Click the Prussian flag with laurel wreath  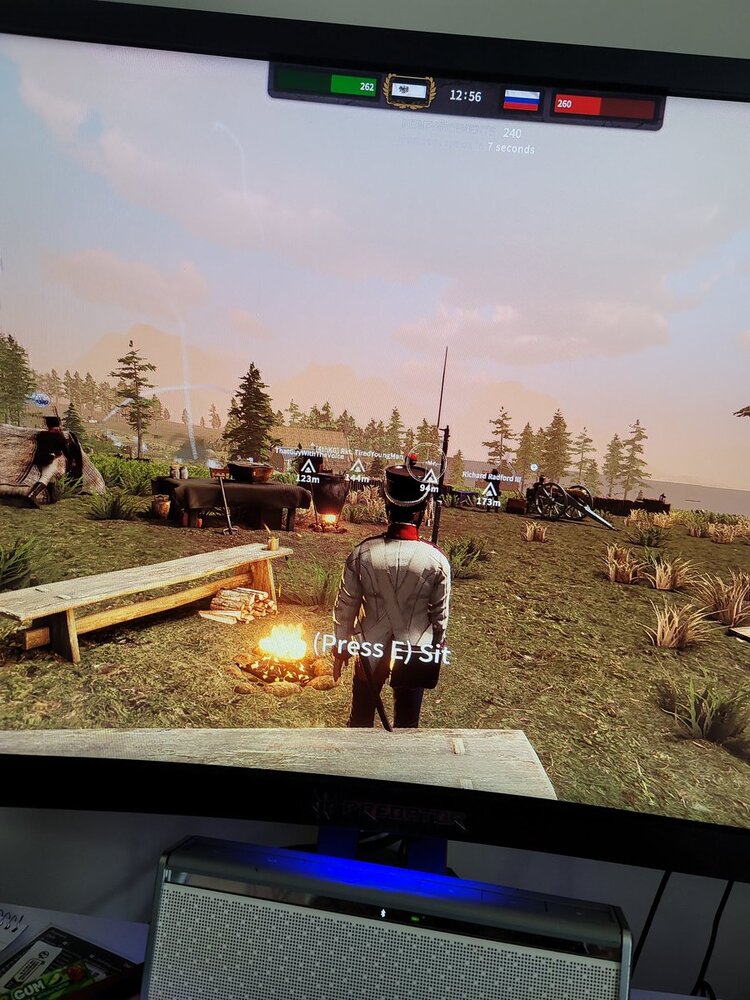click(409, 92)
